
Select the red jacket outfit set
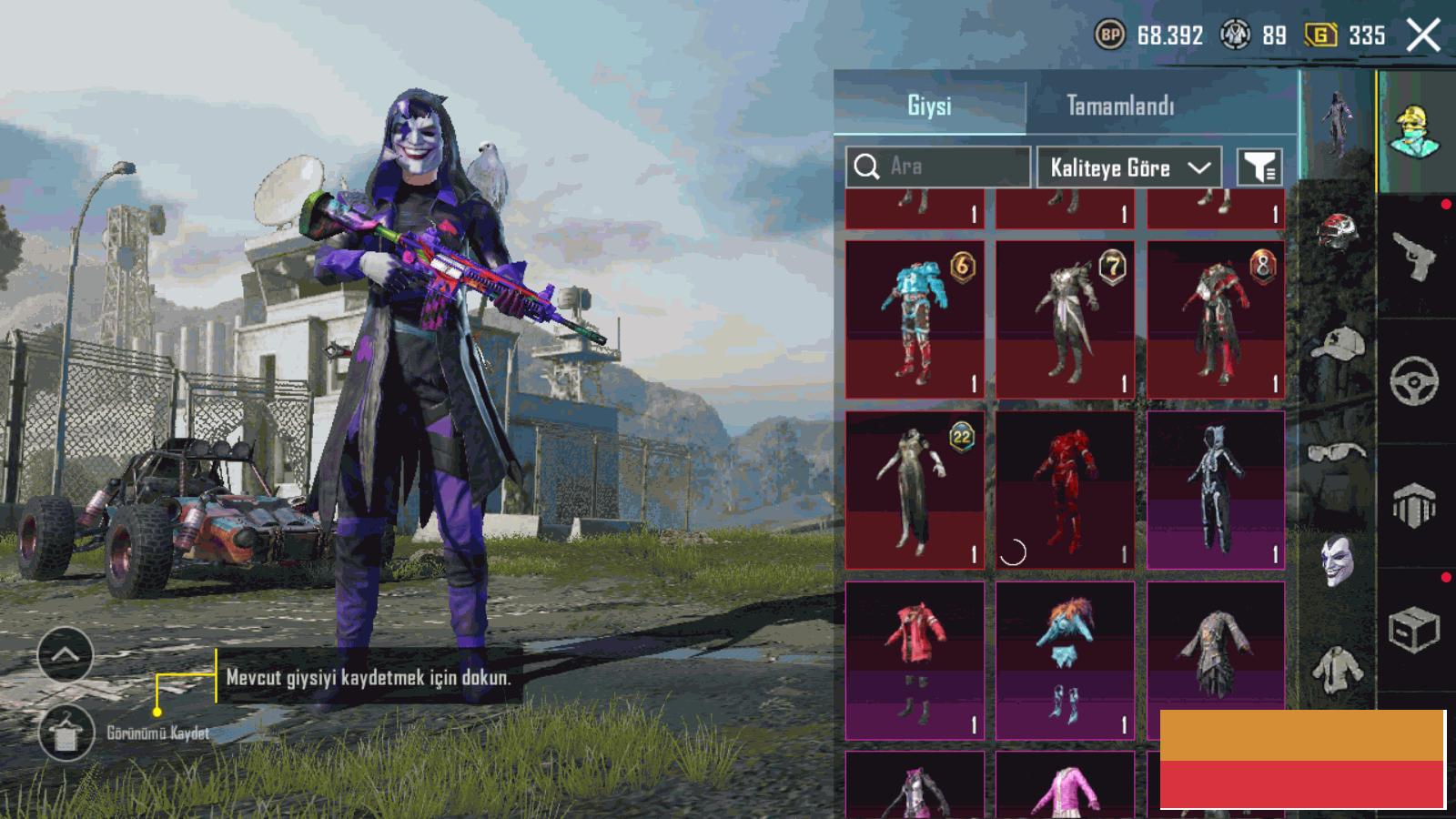915,660
